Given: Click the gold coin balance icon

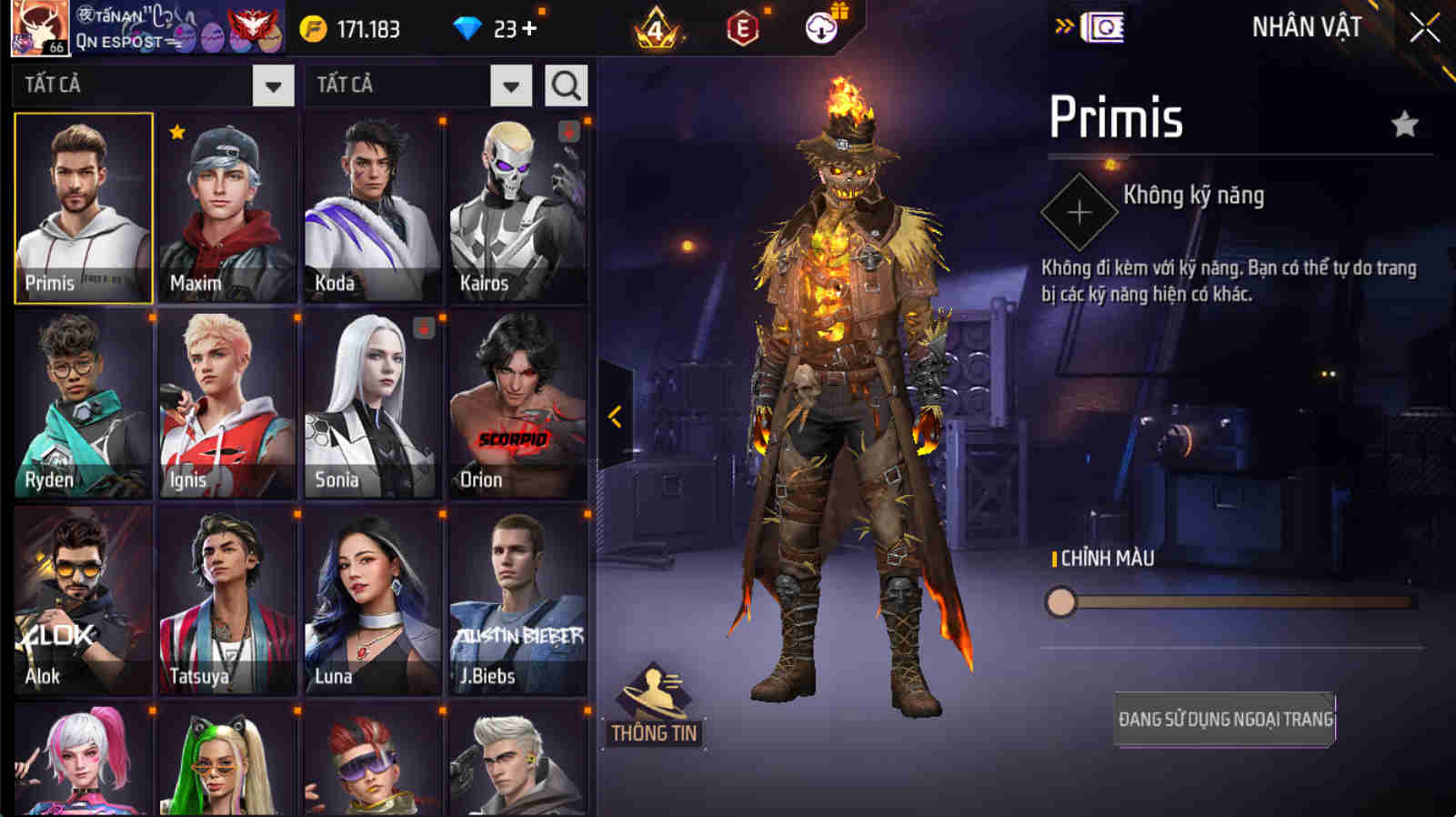Looking at the screenshot, I should pyautogui.click(x=314, y=28).
